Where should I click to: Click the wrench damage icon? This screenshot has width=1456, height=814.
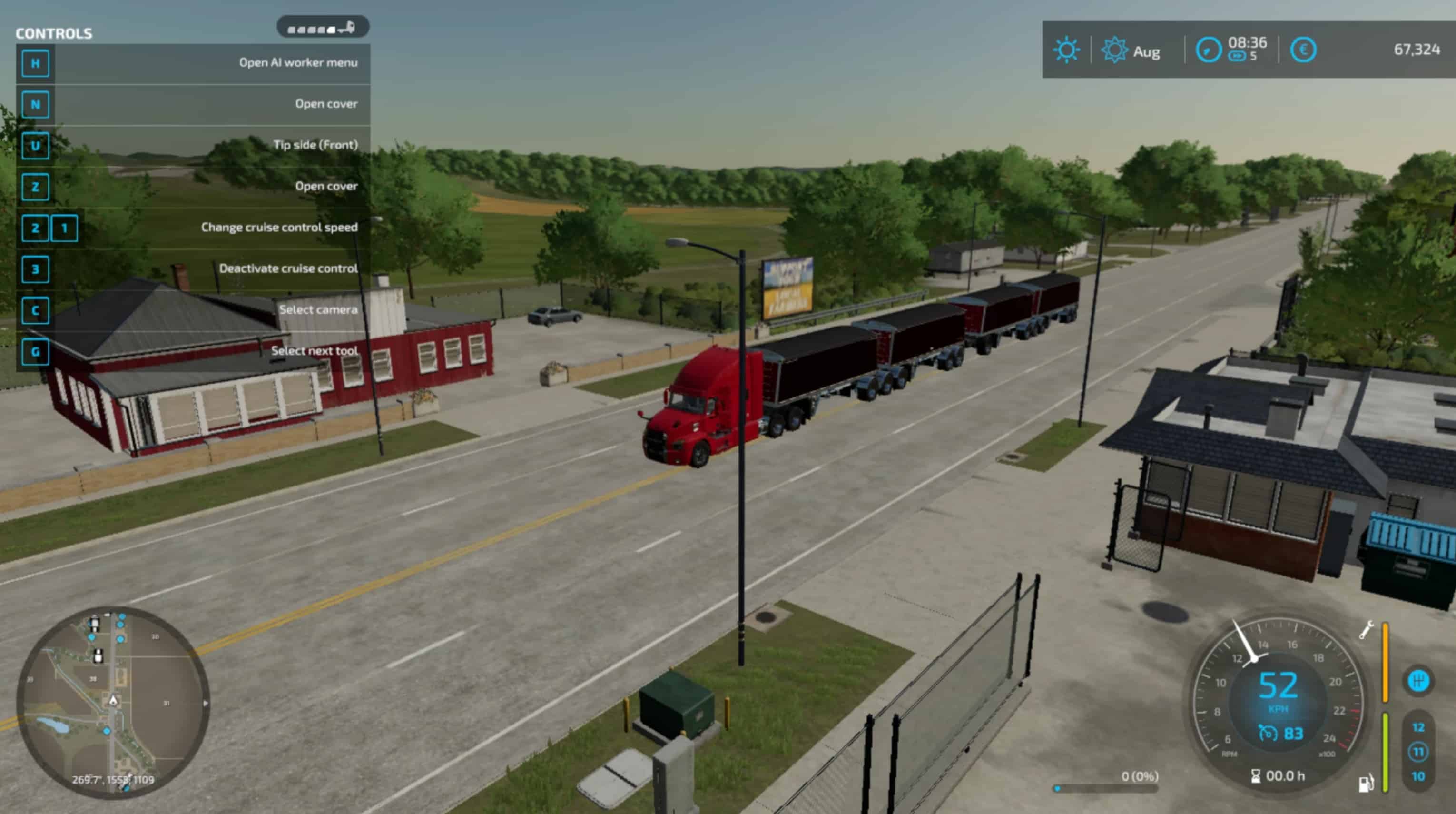click(1366, 630)
